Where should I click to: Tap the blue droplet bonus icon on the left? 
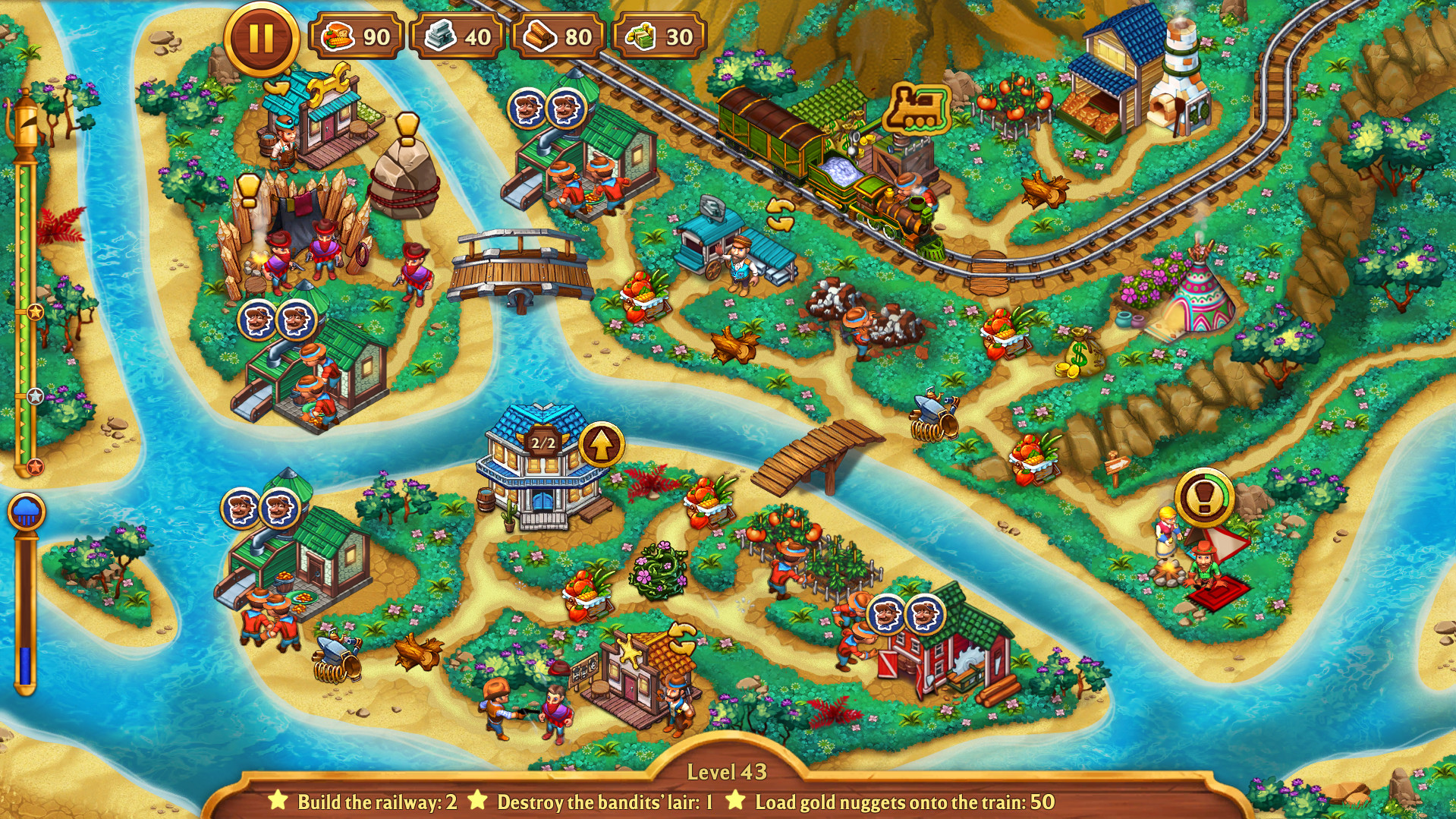click(x=29, y=510)
